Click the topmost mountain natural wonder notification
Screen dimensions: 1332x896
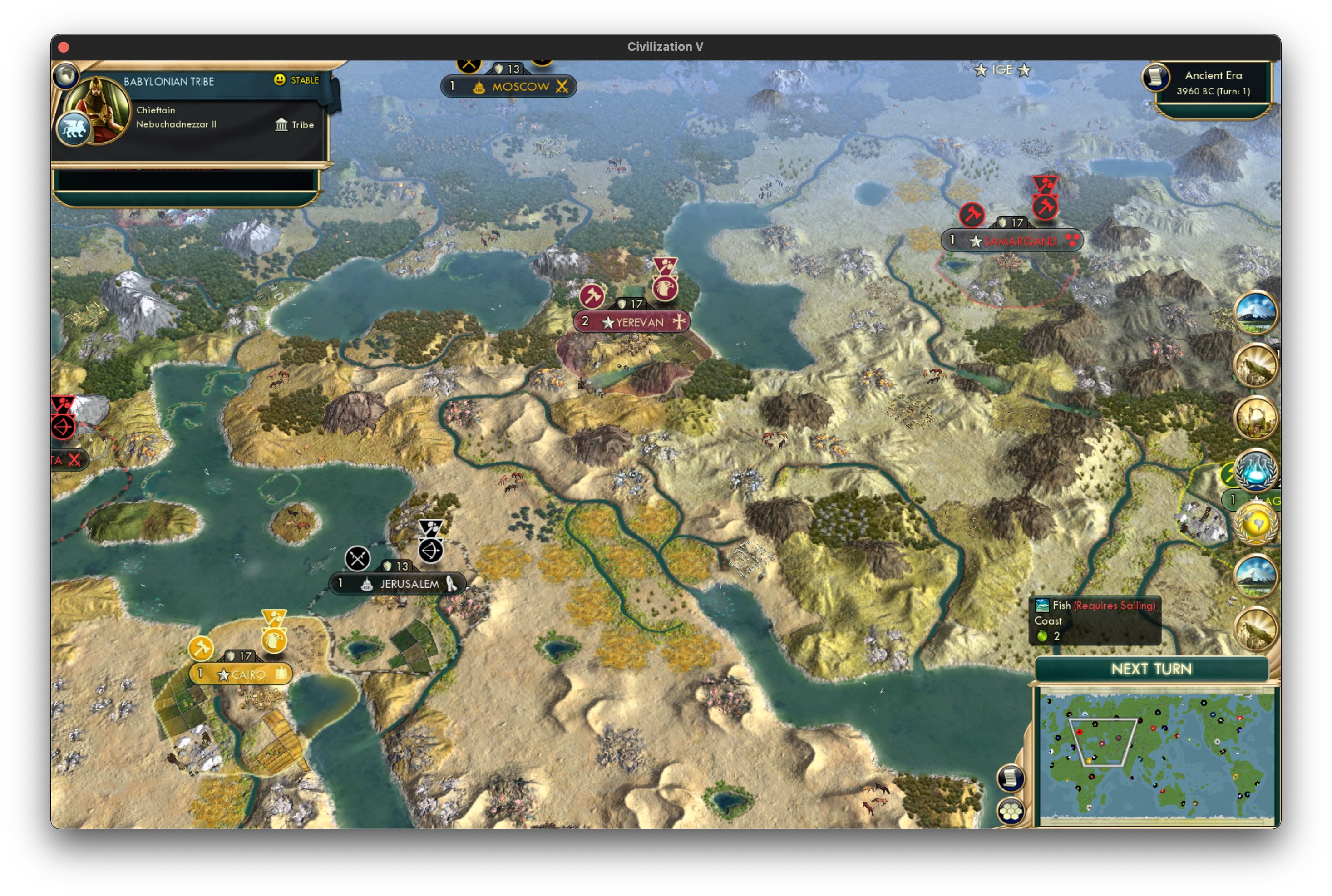click(1255, 311)
